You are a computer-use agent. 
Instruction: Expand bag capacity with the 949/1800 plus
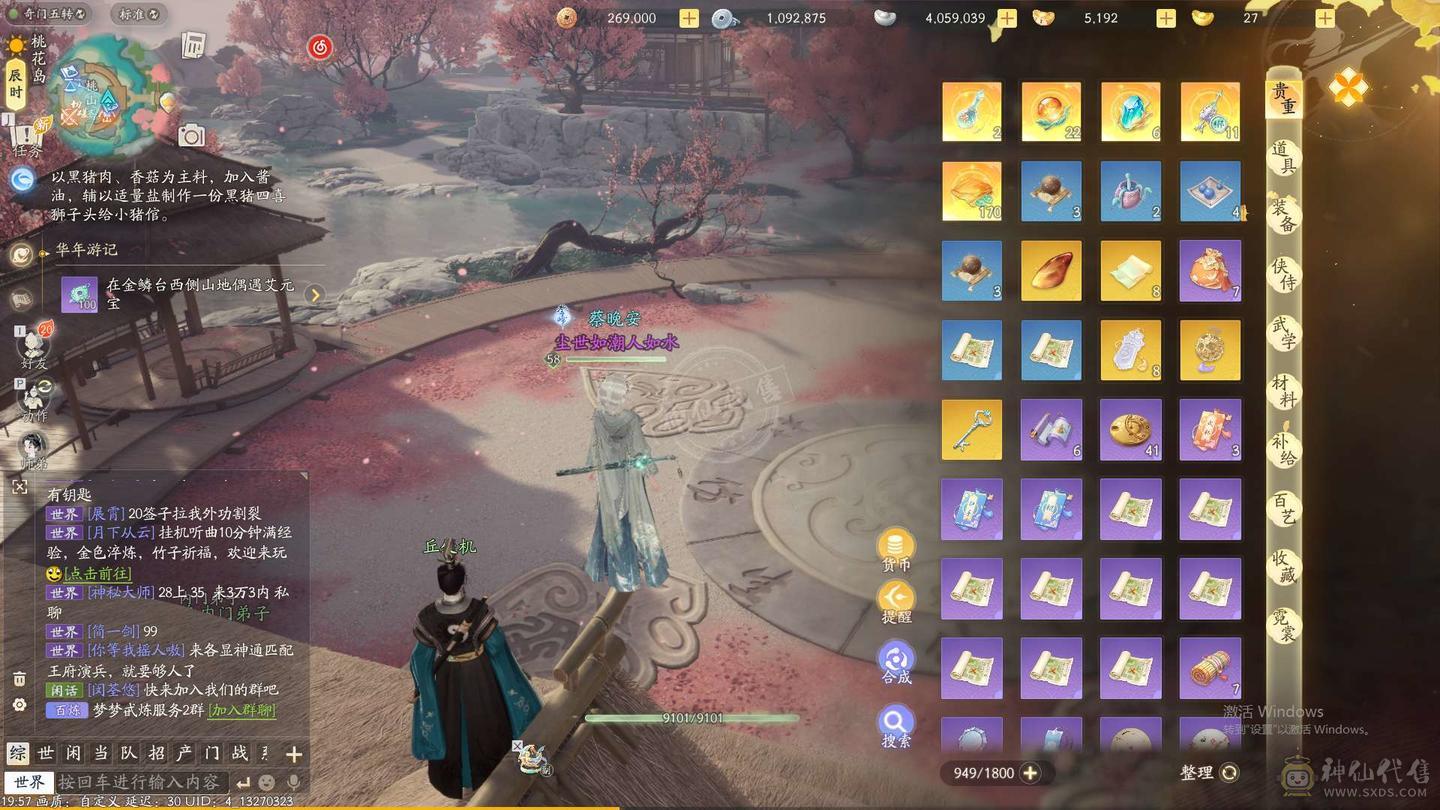point(1030,773)
